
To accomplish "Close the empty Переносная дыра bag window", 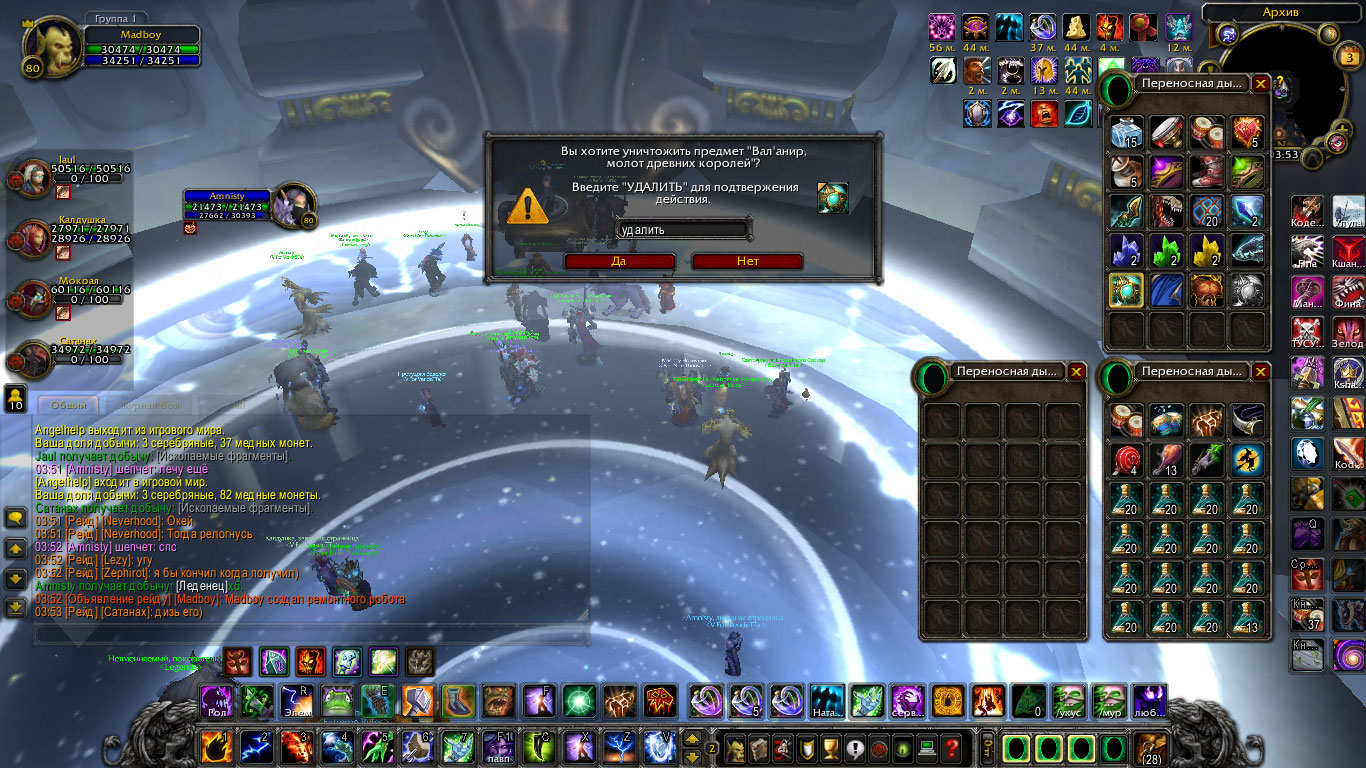I will [1076, 371].
